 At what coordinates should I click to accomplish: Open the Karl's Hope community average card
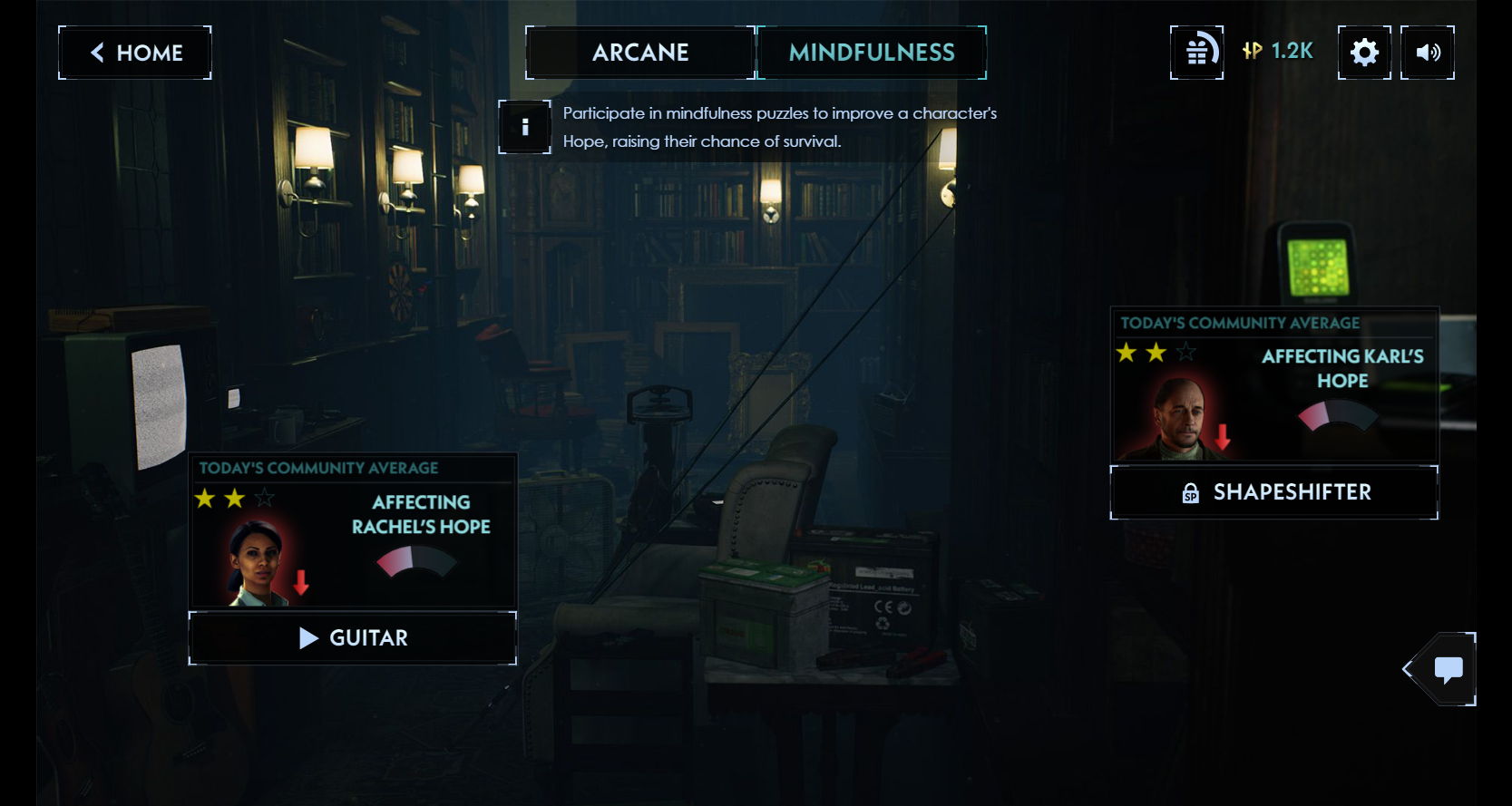1274,385
